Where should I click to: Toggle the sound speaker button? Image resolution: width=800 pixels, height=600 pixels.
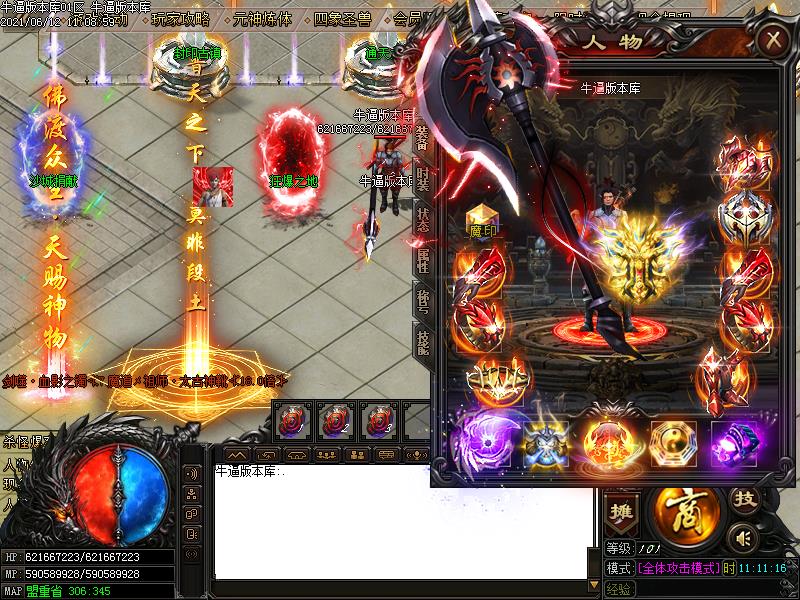pyautogui.click(x=740, y=538)
